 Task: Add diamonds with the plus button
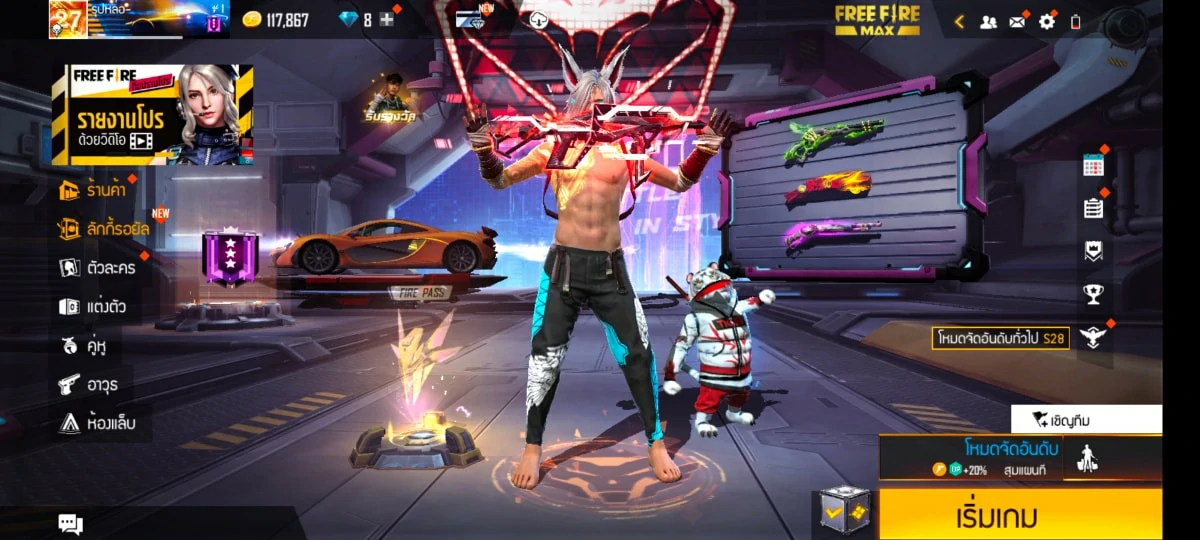(x=387, y=20)
